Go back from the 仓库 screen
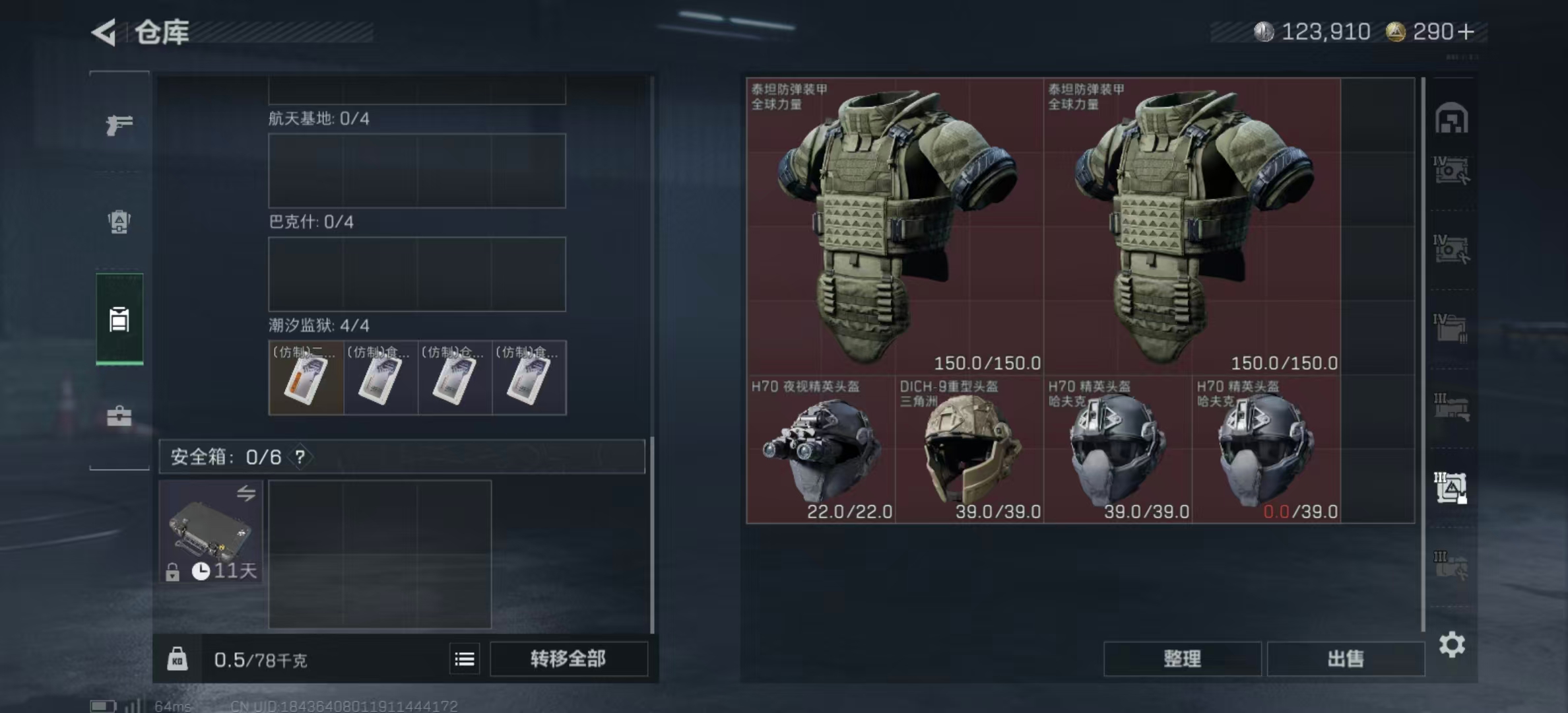Viewport: 1568px width, 713px height. 104,32
